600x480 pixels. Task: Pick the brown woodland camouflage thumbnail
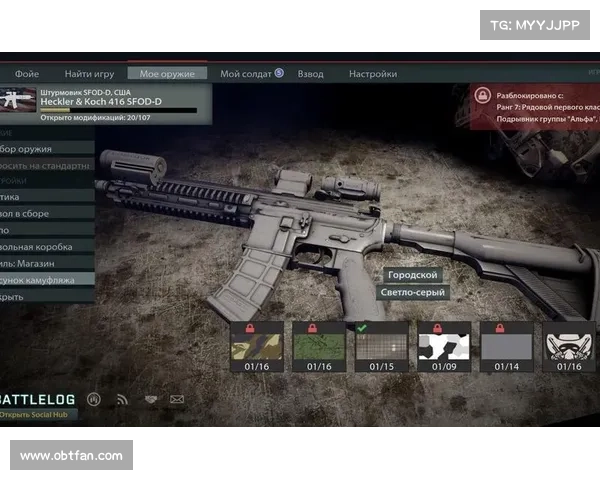tap(258, 346)
